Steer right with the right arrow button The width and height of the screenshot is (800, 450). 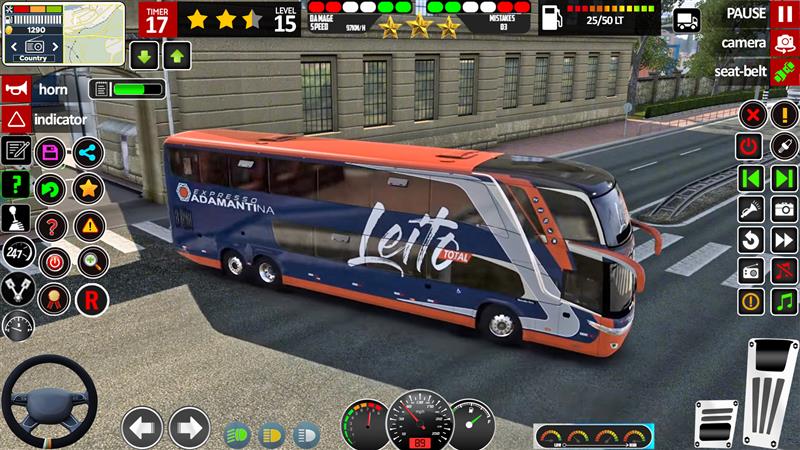click(189, 427)
